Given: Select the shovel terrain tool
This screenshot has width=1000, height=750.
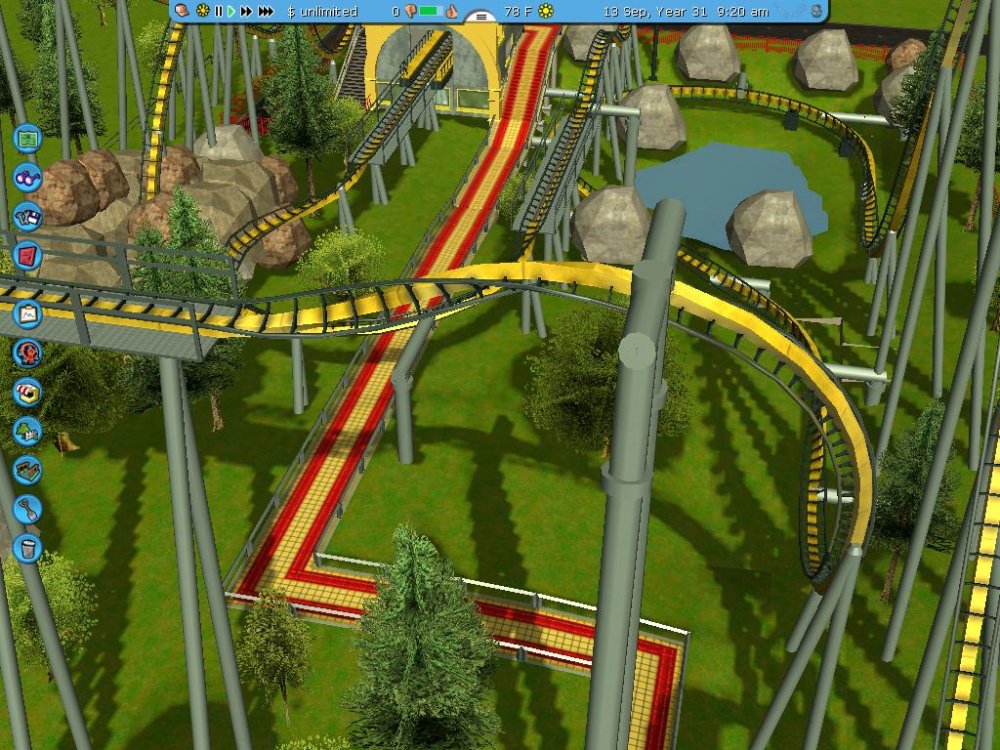Looking at the screenshot, I should point(27,509).
